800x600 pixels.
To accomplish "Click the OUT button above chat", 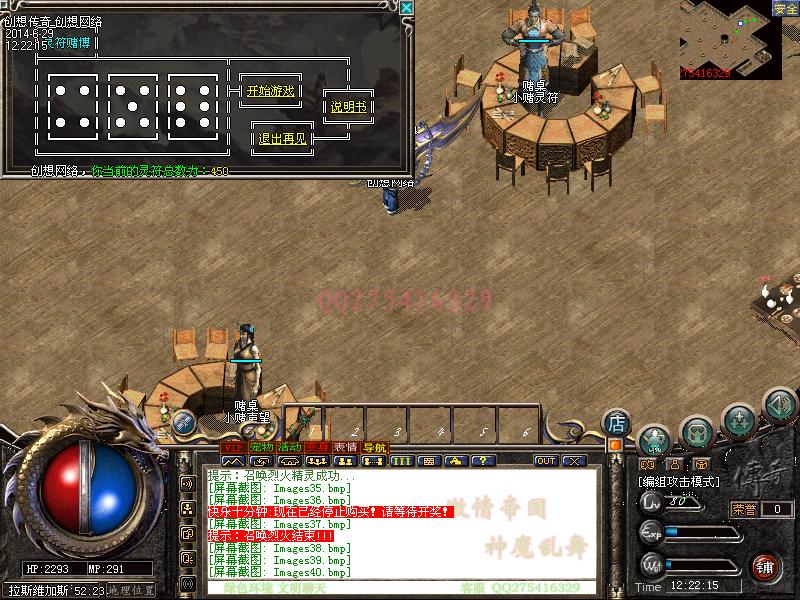I will click(x=546, y=461).
